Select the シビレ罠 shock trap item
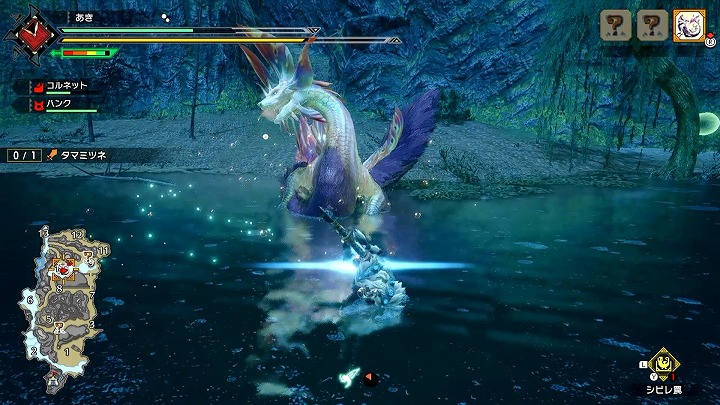 [x=660, y=363]
